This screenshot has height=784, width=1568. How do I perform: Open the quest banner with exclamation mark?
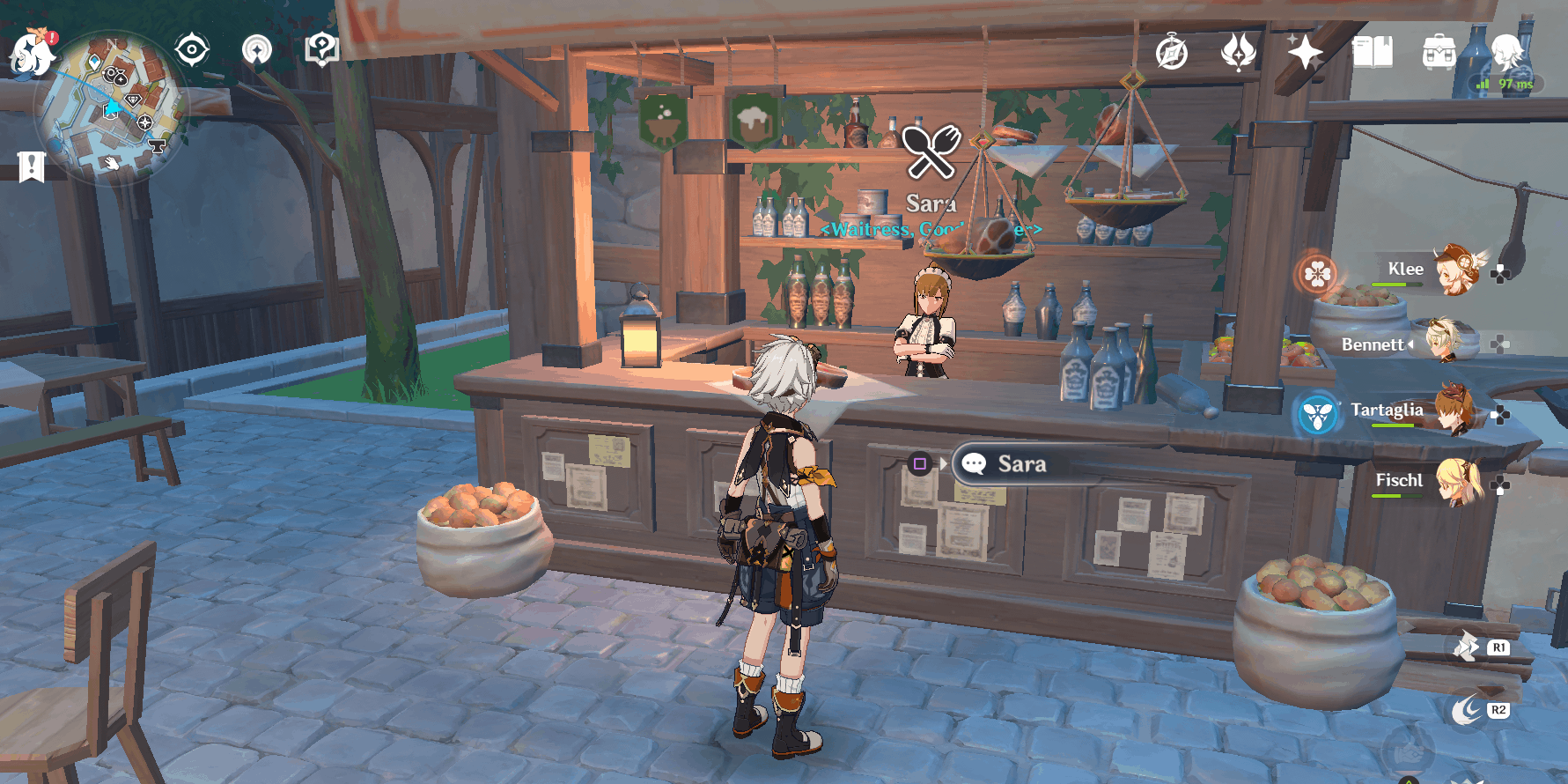[x=31, y=166]
